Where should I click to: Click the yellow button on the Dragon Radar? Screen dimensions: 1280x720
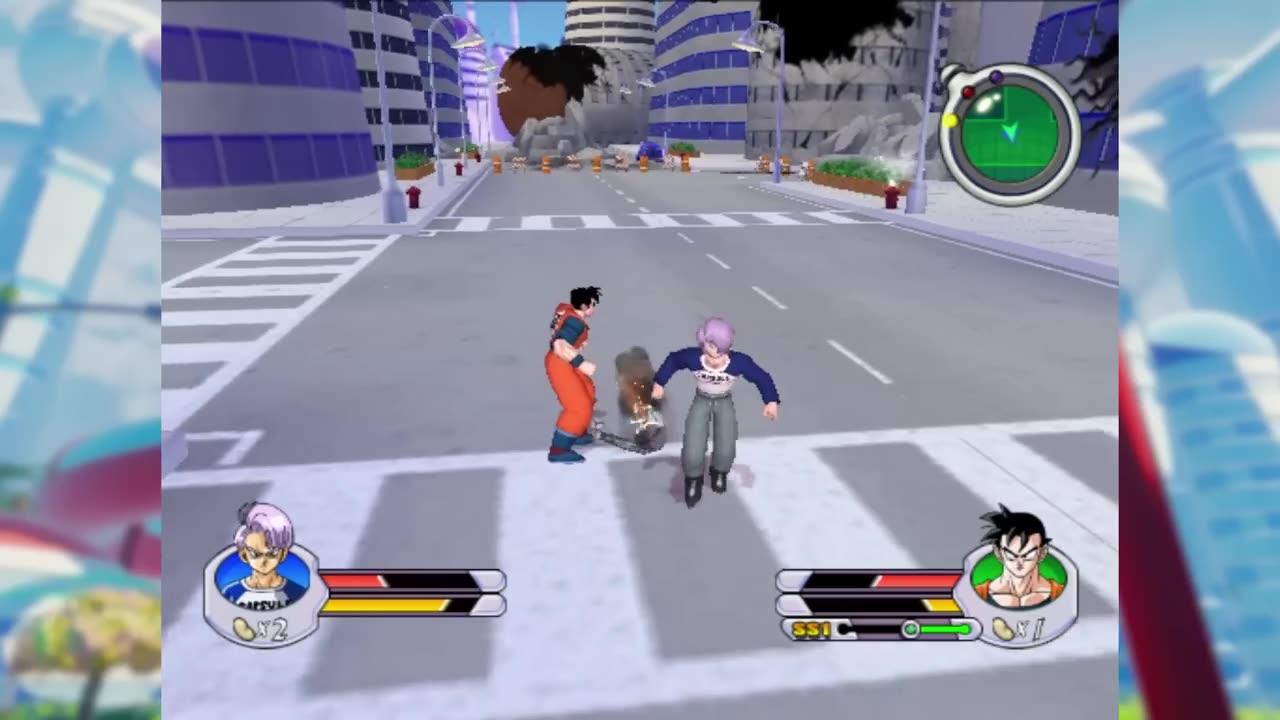950,121
